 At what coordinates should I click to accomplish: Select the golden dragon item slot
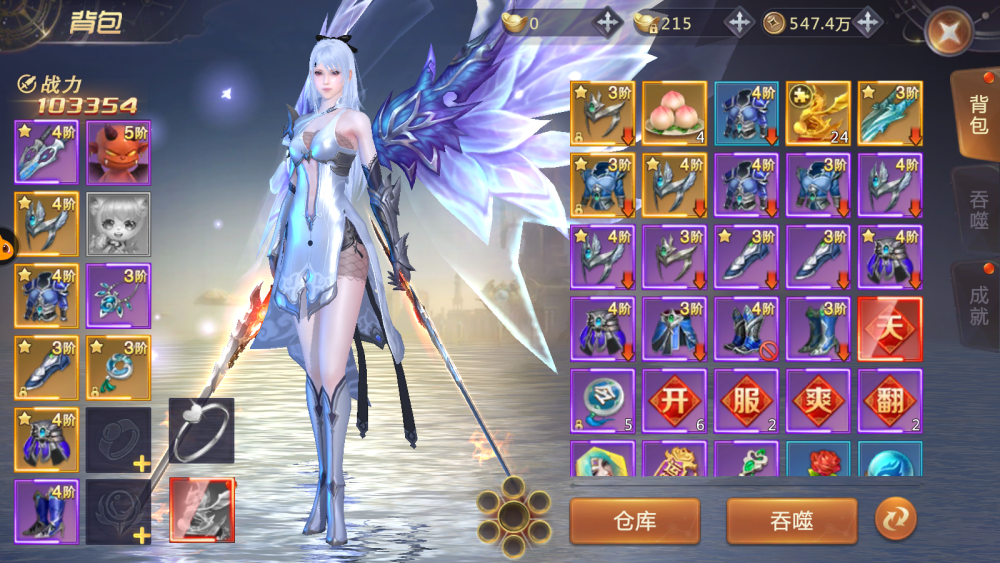pos(818,113)
